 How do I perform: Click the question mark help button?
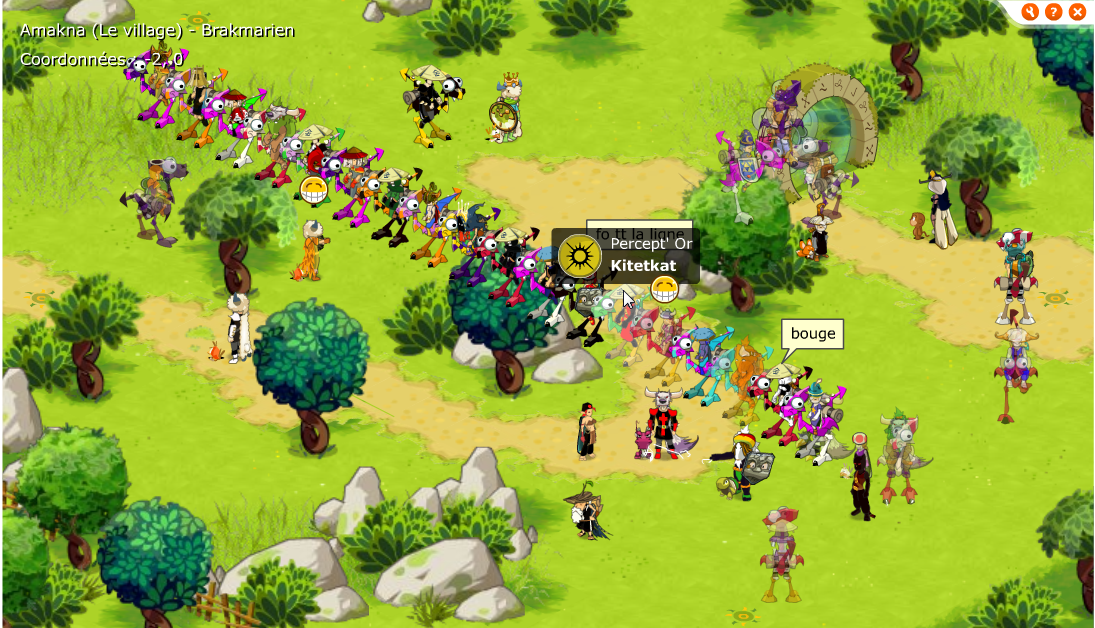(x=1054, y=12)
